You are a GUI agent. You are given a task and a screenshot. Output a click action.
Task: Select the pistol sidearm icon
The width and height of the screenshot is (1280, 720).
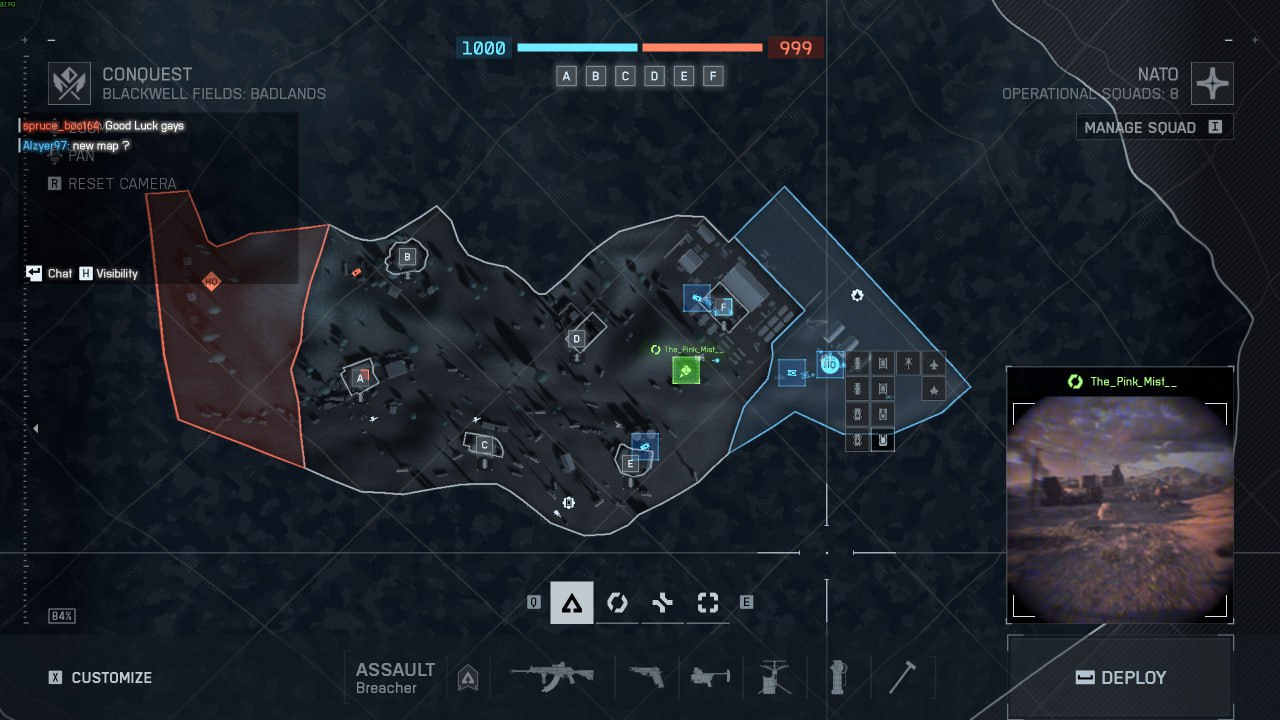(644, 678)
